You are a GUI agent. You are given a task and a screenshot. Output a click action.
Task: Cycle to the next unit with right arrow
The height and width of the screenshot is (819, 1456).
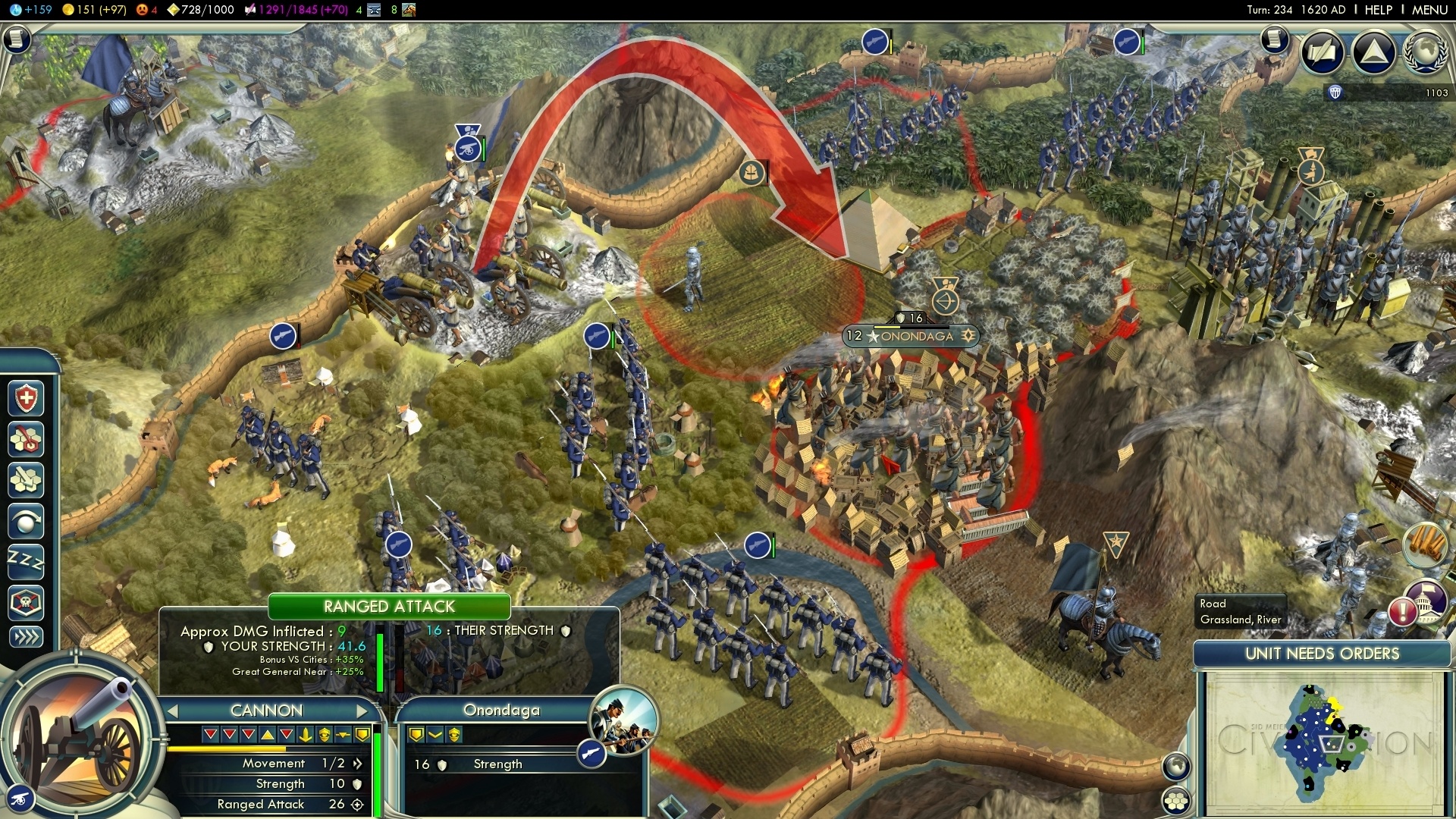pyautogui.click(x=362, y=711)
